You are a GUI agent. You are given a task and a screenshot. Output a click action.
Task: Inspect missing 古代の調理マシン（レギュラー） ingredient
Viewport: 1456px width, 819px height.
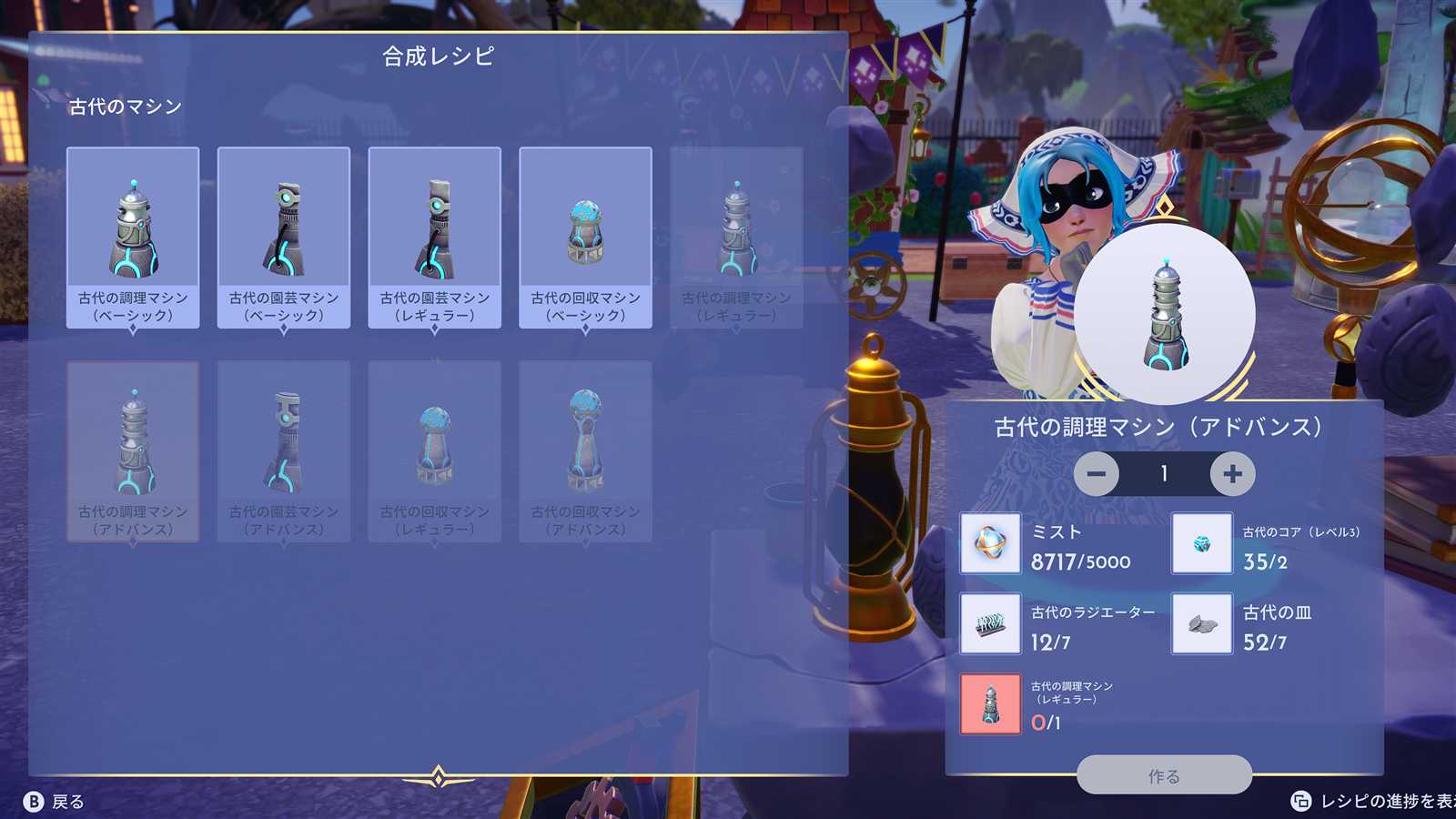point(990,704)
